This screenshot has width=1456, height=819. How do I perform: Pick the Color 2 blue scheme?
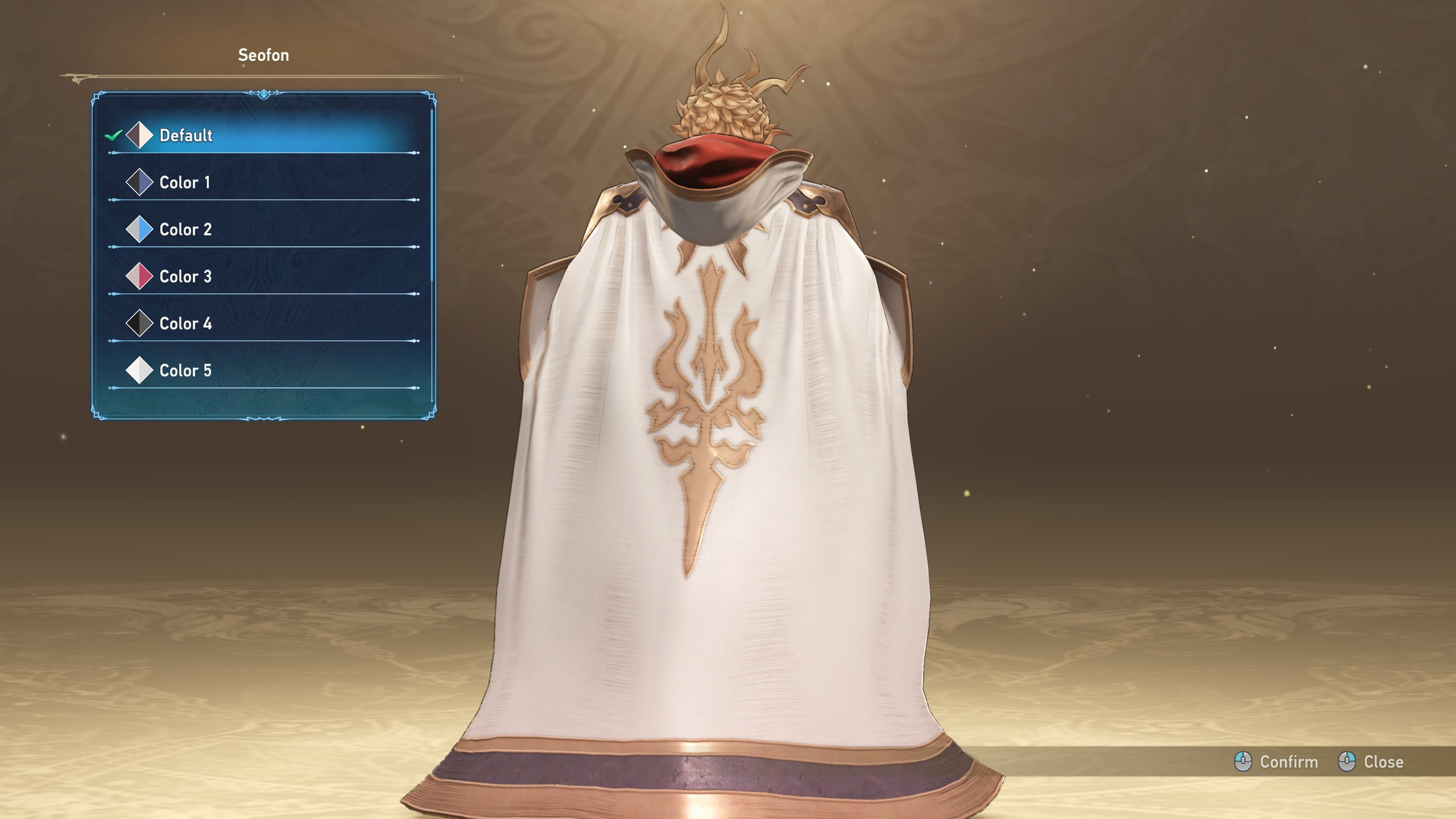click(262, 230)
